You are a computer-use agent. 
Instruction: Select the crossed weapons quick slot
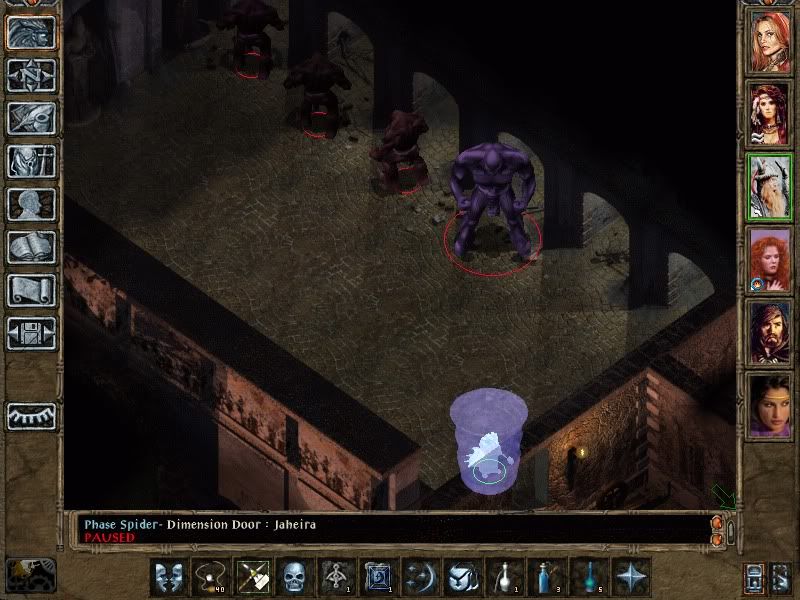(x=252, y=577)
